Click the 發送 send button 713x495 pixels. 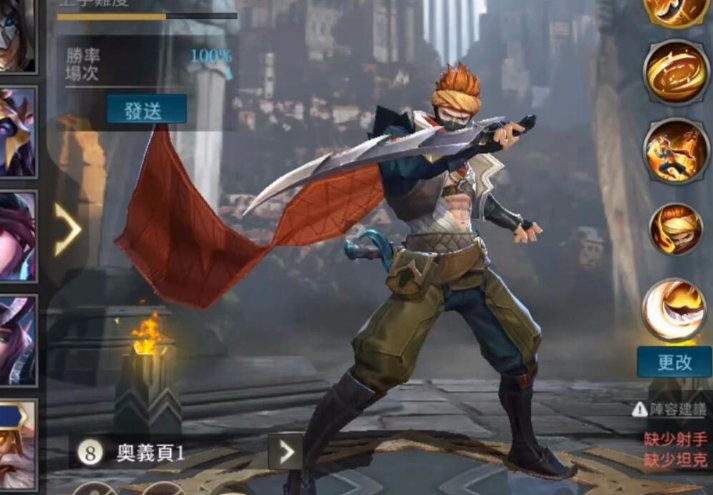coord(146,109)
